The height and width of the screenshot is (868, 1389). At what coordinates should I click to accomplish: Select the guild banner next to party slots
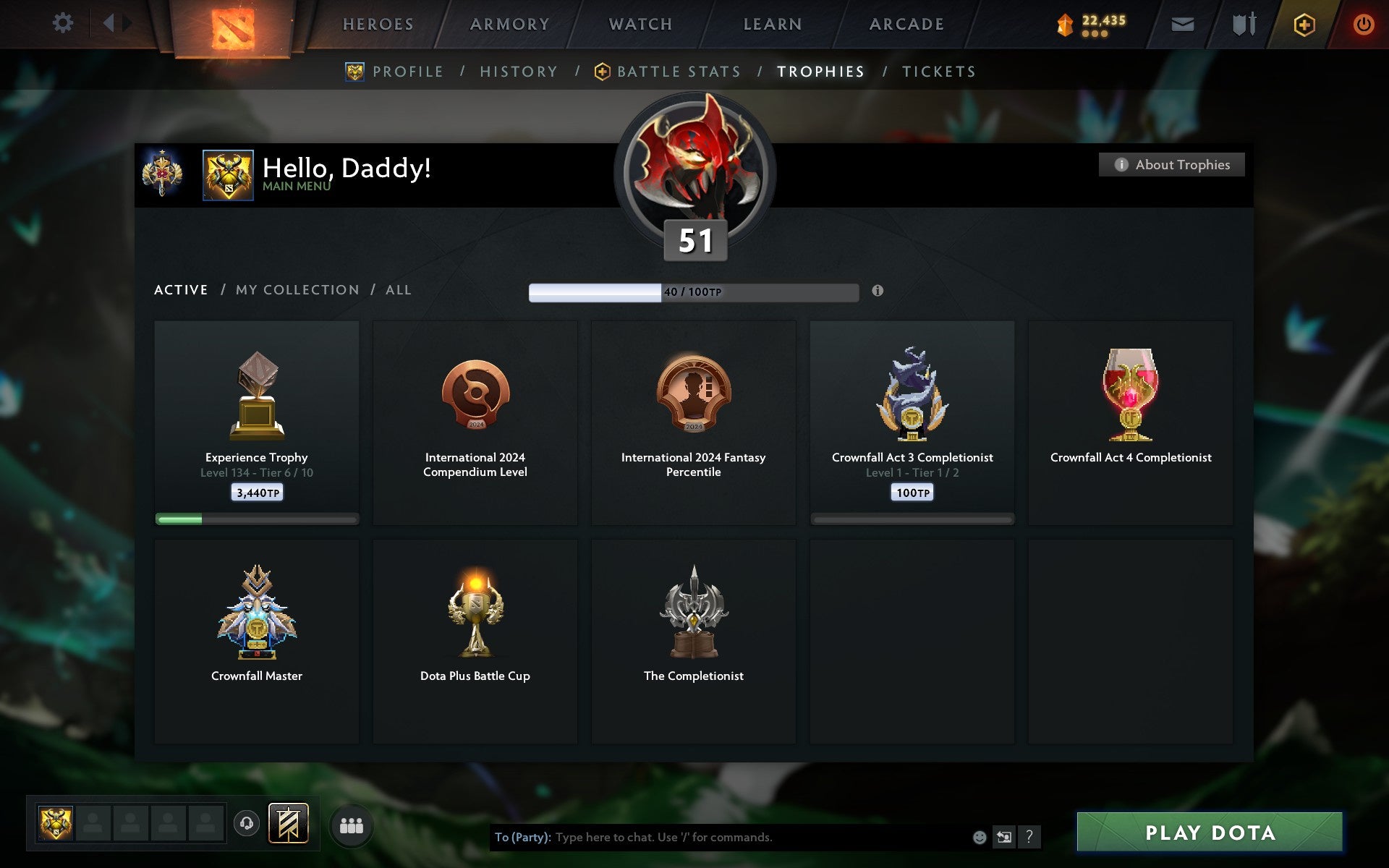(287, 822)
